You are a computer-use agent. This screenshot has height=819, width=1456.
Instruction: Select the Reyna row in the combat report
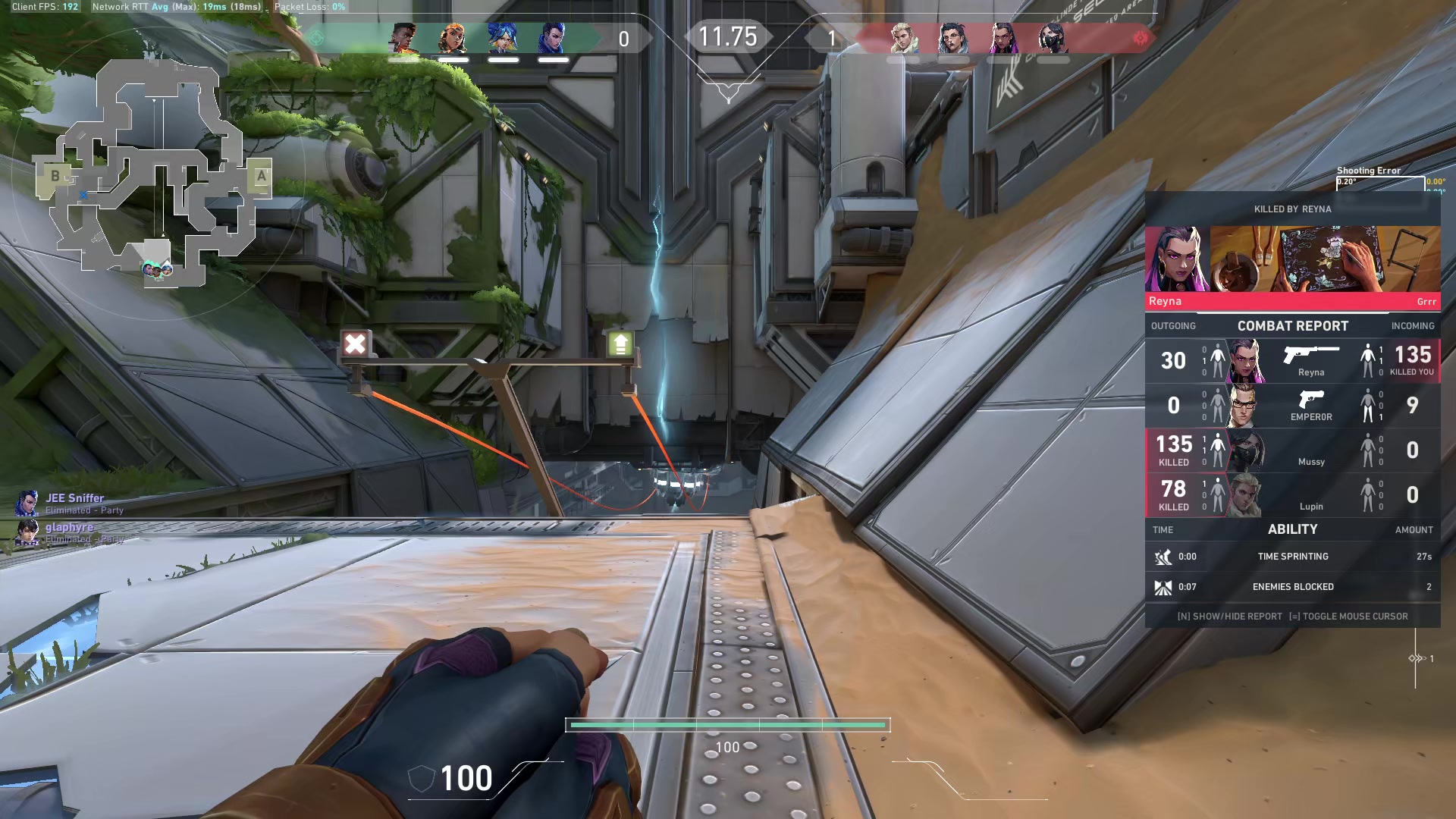click(x=1292, y=360)
